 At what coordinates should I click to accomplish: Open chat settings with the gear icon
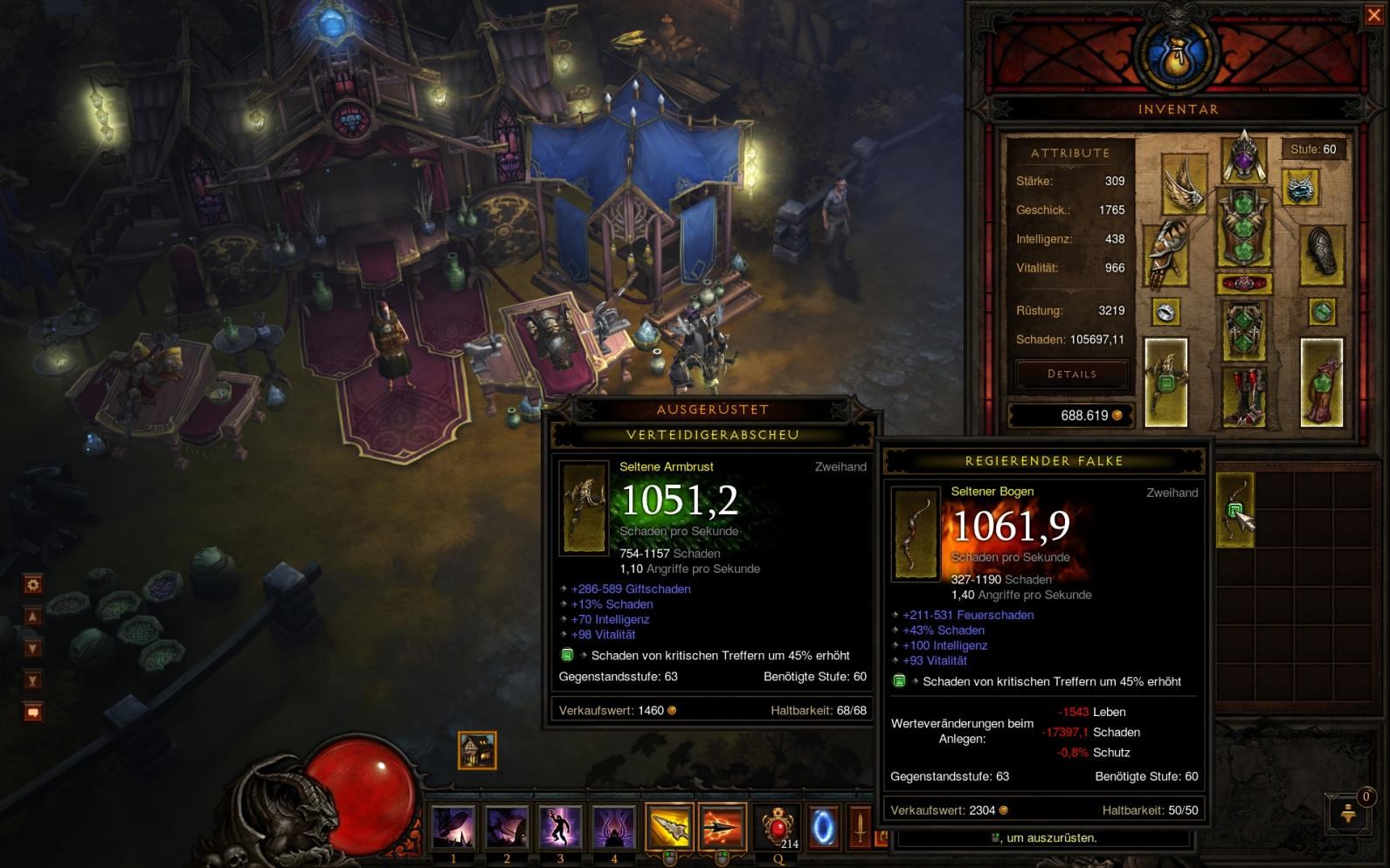pyautogui.click(x=33, y=584)
